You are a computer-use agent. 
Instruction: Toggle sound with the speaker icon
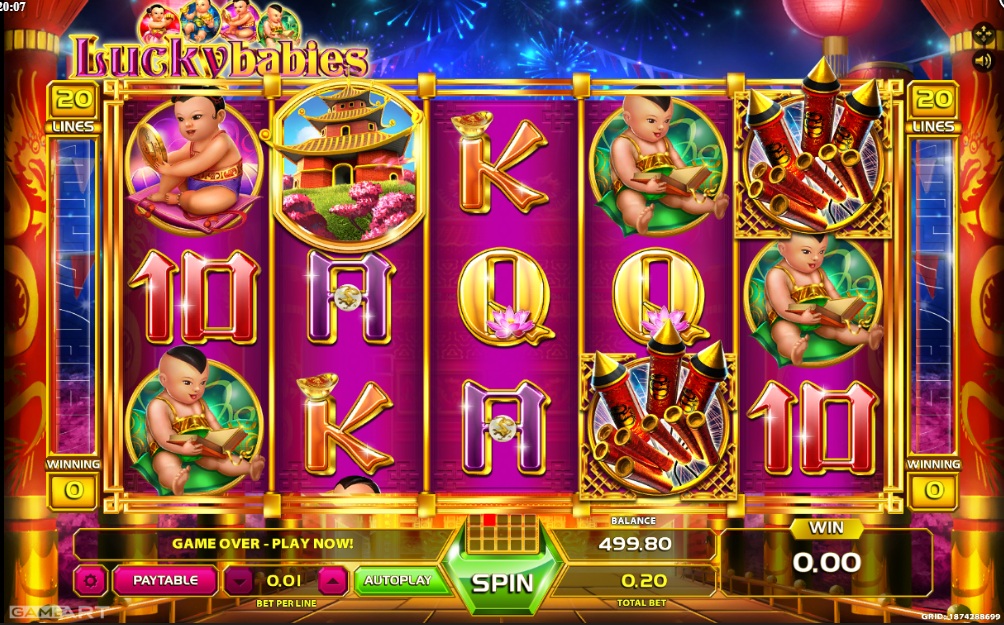[x=983, y=59]
